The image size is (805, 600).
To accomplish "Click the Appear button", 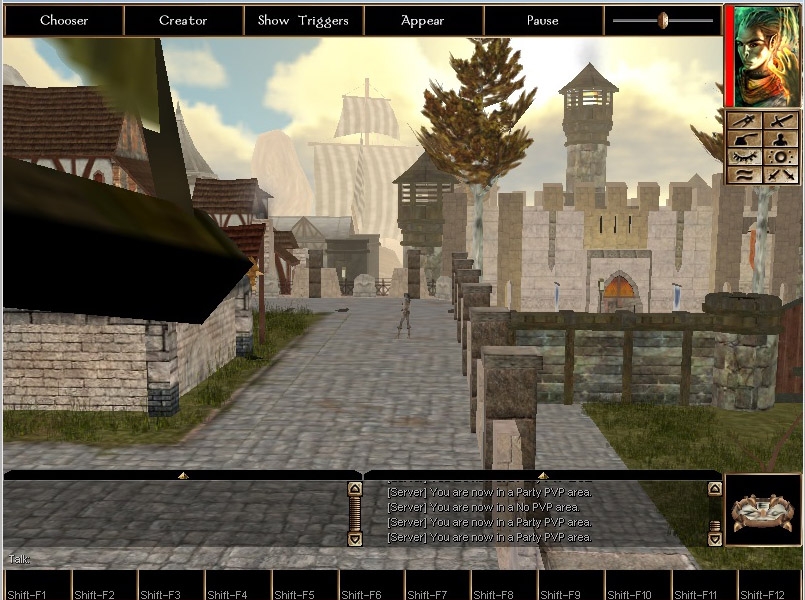I will [x=423, y=21].
